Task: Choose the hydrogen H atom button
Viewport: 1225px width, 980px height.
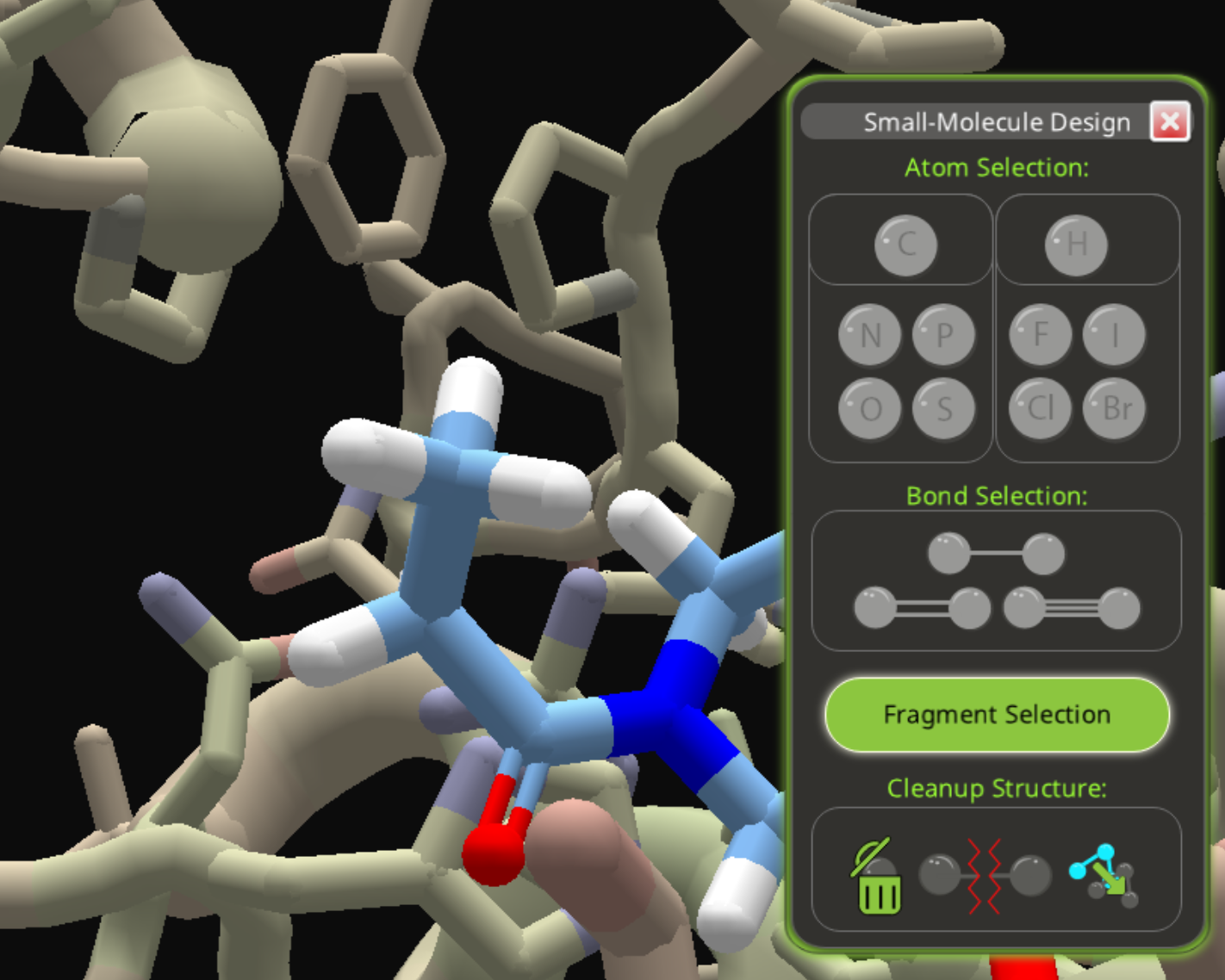Action: [1076, 245]
